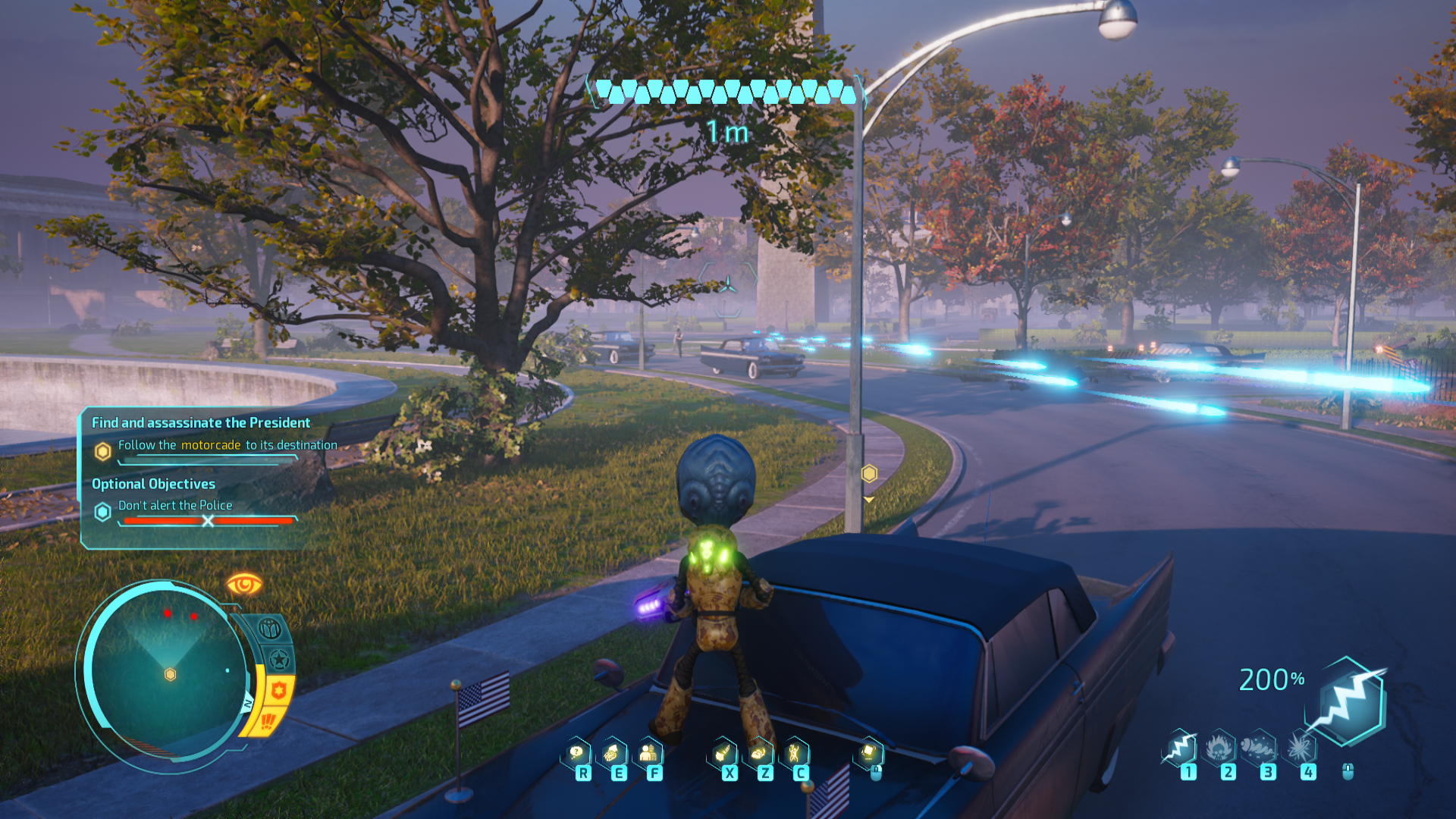Click the Majestic emblem alert level
This screenshot has height=819, width=1456.
click(269, 629)
